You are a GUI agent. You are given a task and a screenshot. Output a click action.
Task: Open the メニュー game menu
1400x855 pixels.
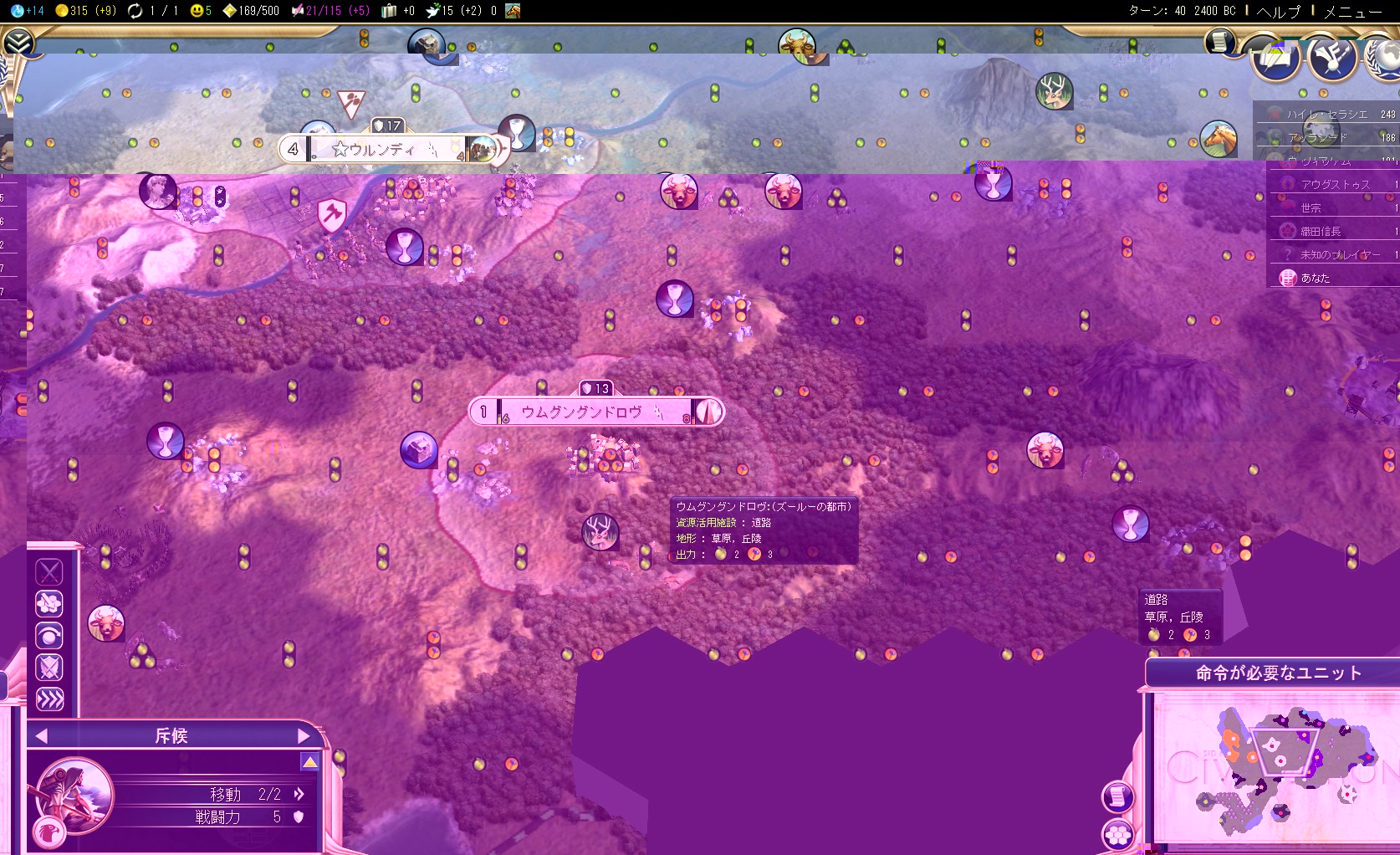click(x=1352, y=11)
